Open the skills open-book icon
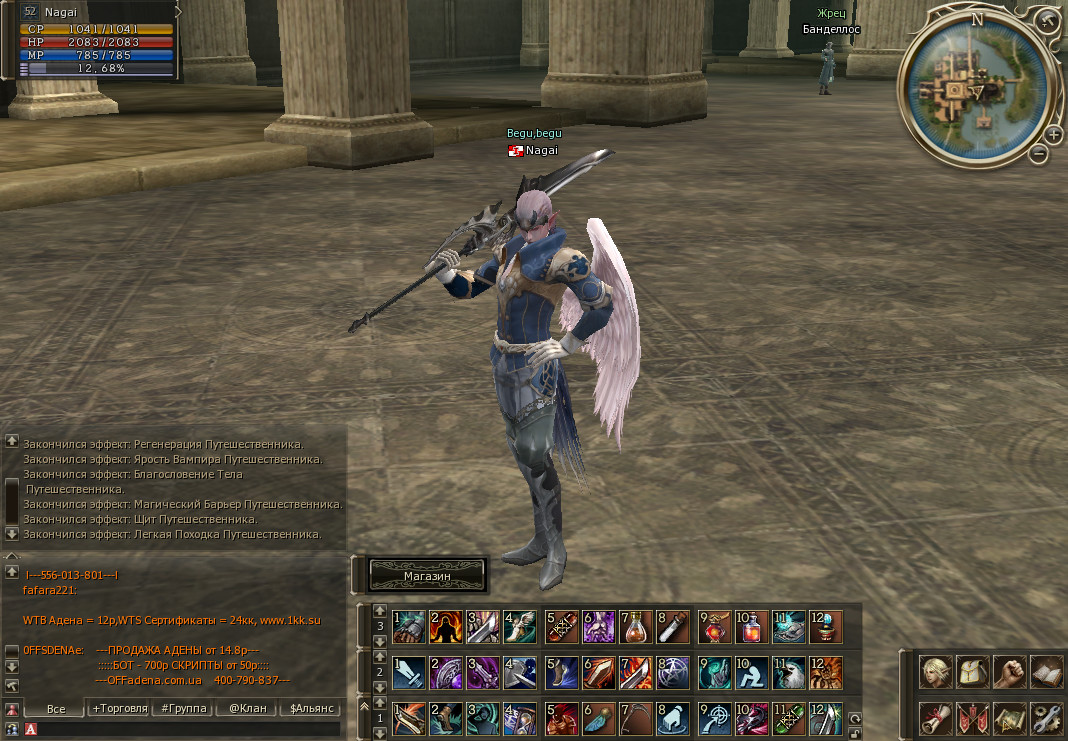The width and height of the screenshot is (1068, 741). point(1046,671)
